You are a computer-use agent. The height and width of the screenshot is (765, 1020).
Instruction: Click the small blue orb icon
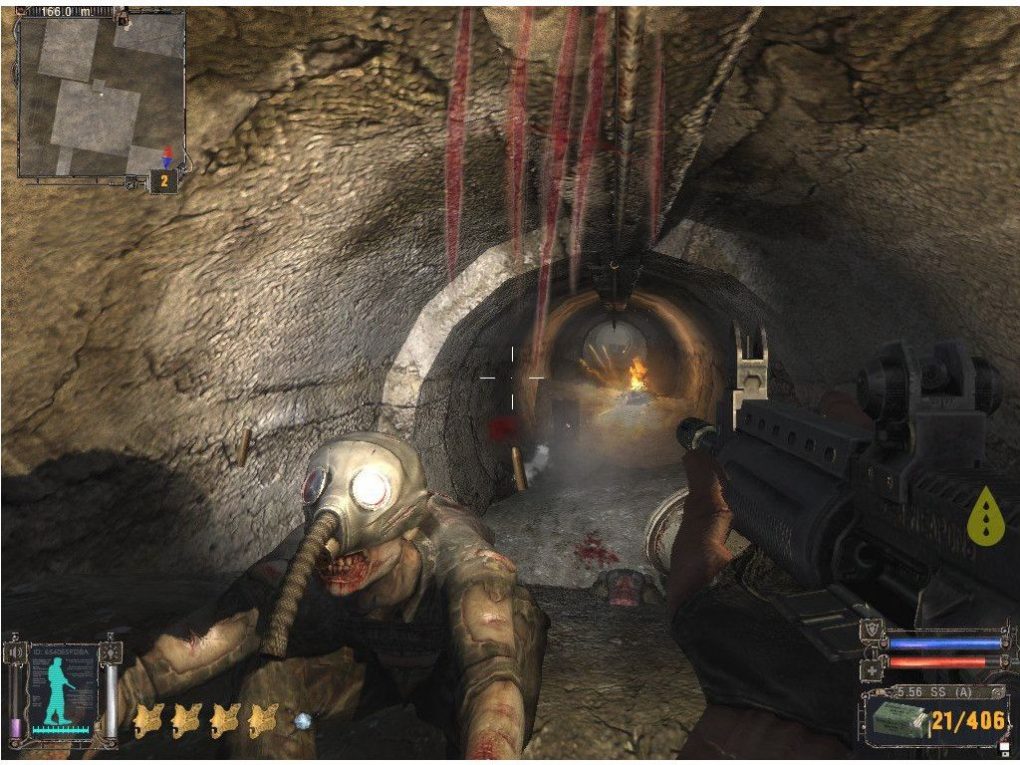303,720
